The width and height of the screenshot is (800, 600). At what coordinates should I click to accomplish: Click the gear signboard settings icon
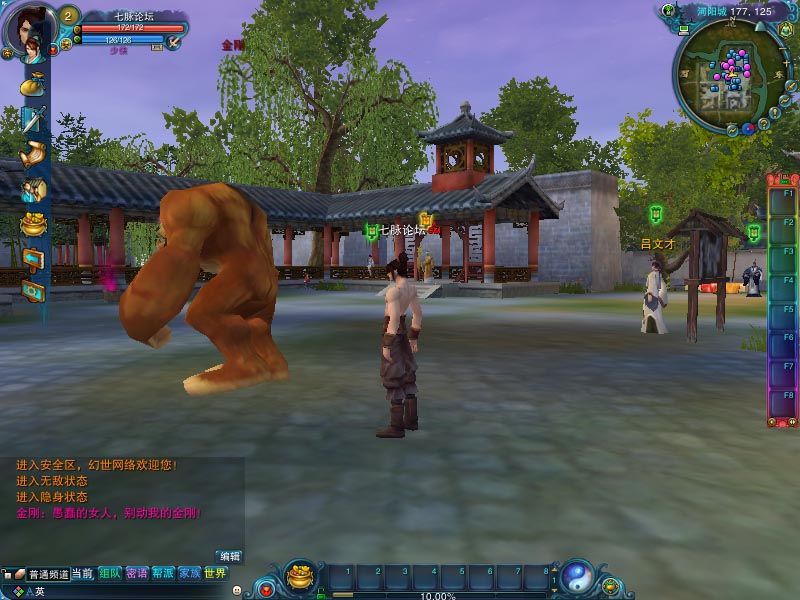34,291
